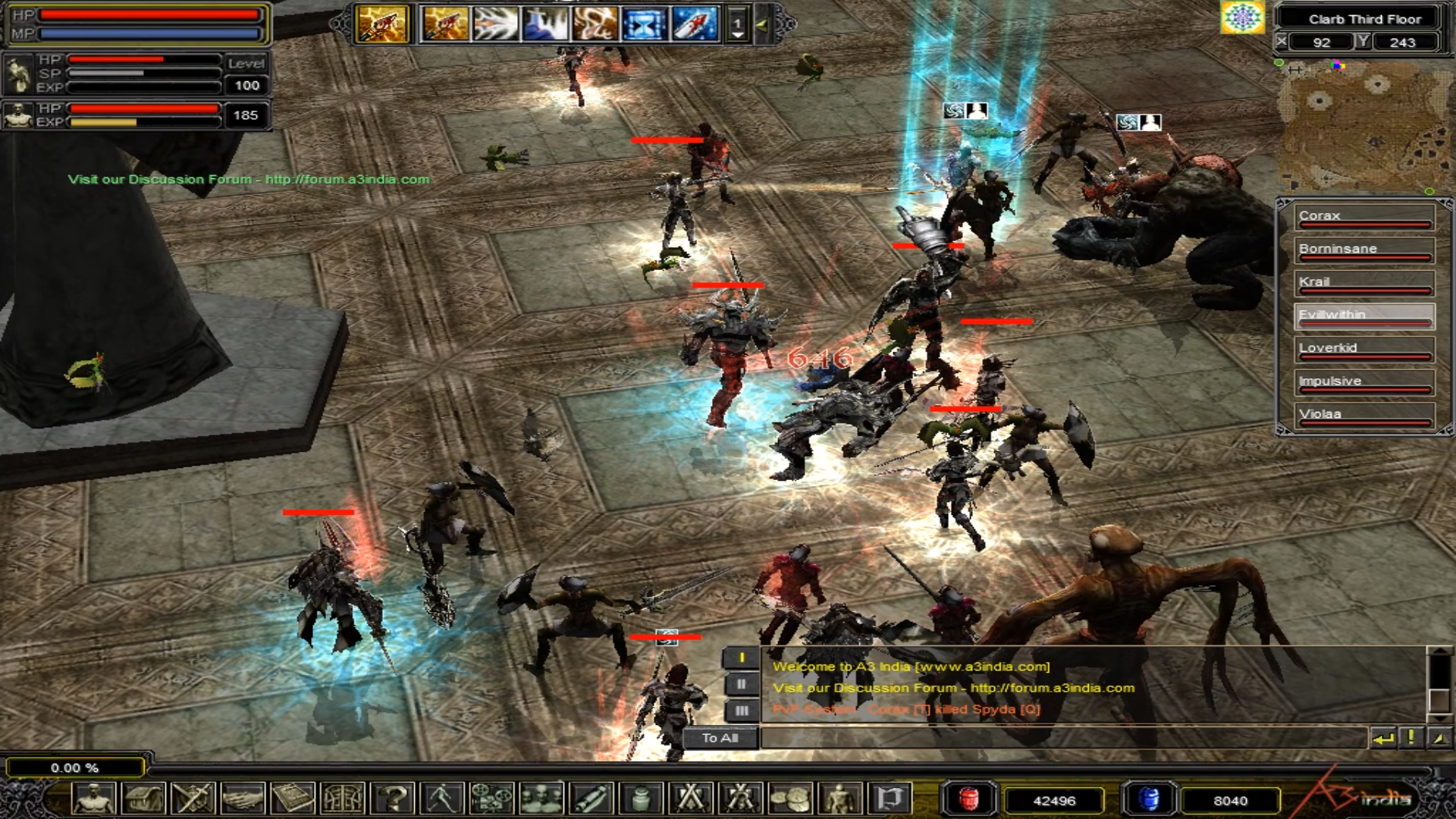Open the question mark help button
The image size is (1456, 819).
pyautogui.click(x=394, y=799)
